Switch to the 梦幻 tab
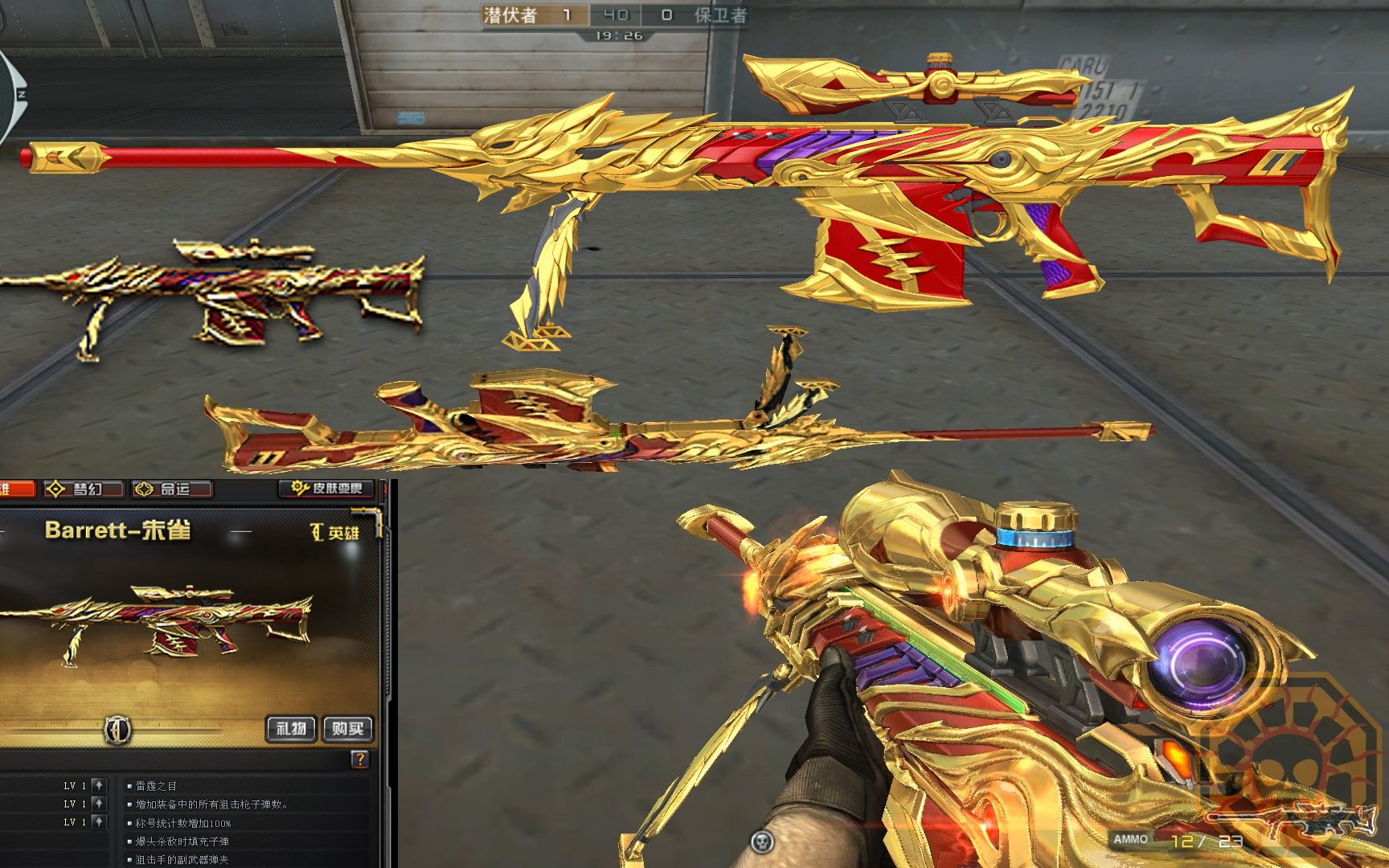Image resolution: width=1389 pixels, height=868 pixels. 84,489
